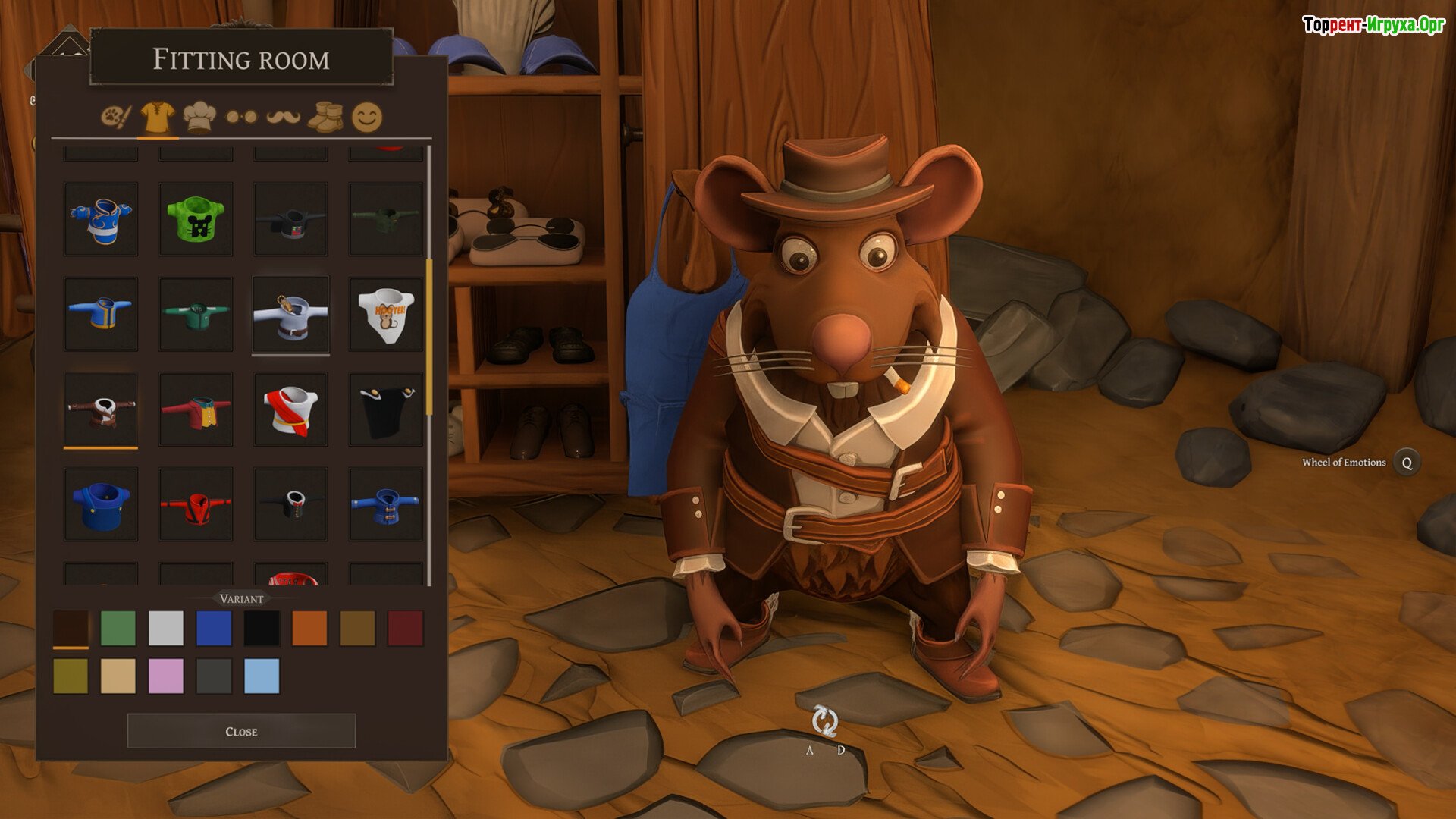Screen dimensions: 1456x819
Task: Apply the royal blue color variant
Action: pyautogui.click(x=214, y=628)
